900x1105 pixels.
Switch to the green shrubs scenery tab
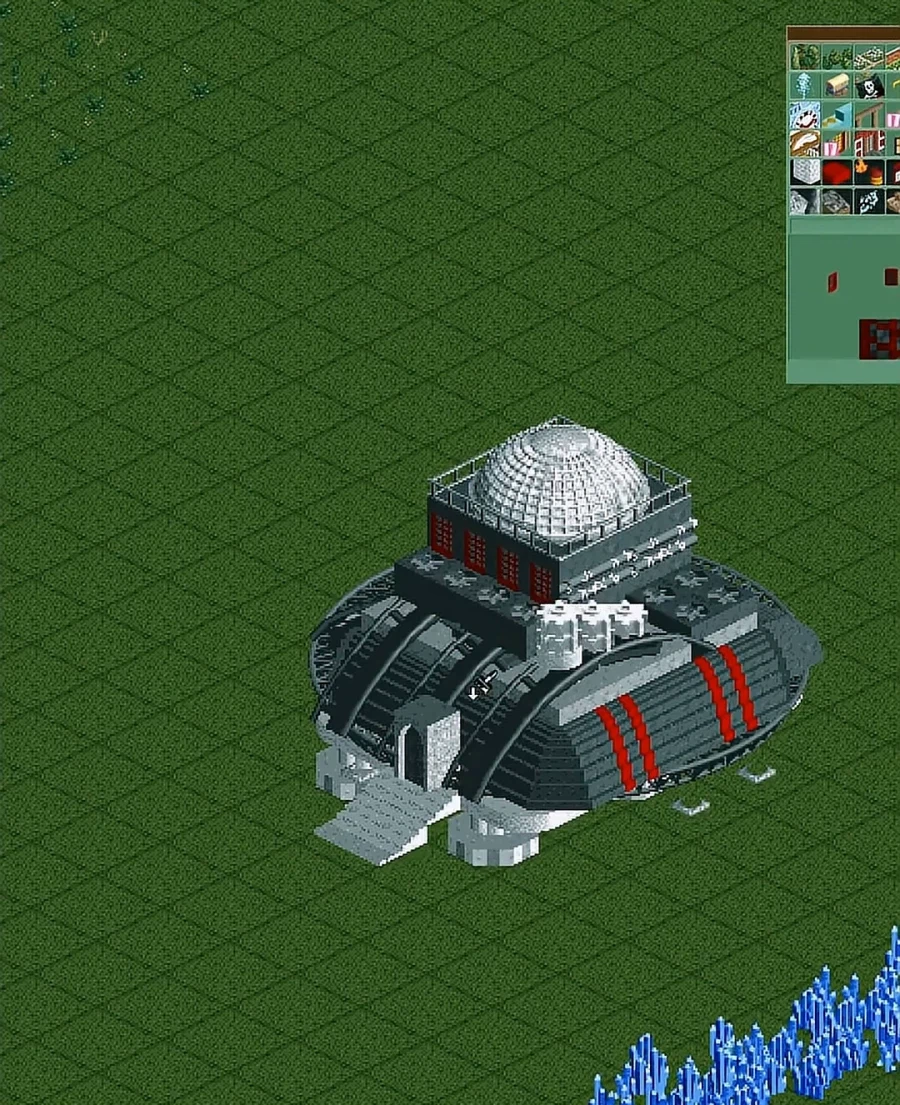tap(836, 57)
